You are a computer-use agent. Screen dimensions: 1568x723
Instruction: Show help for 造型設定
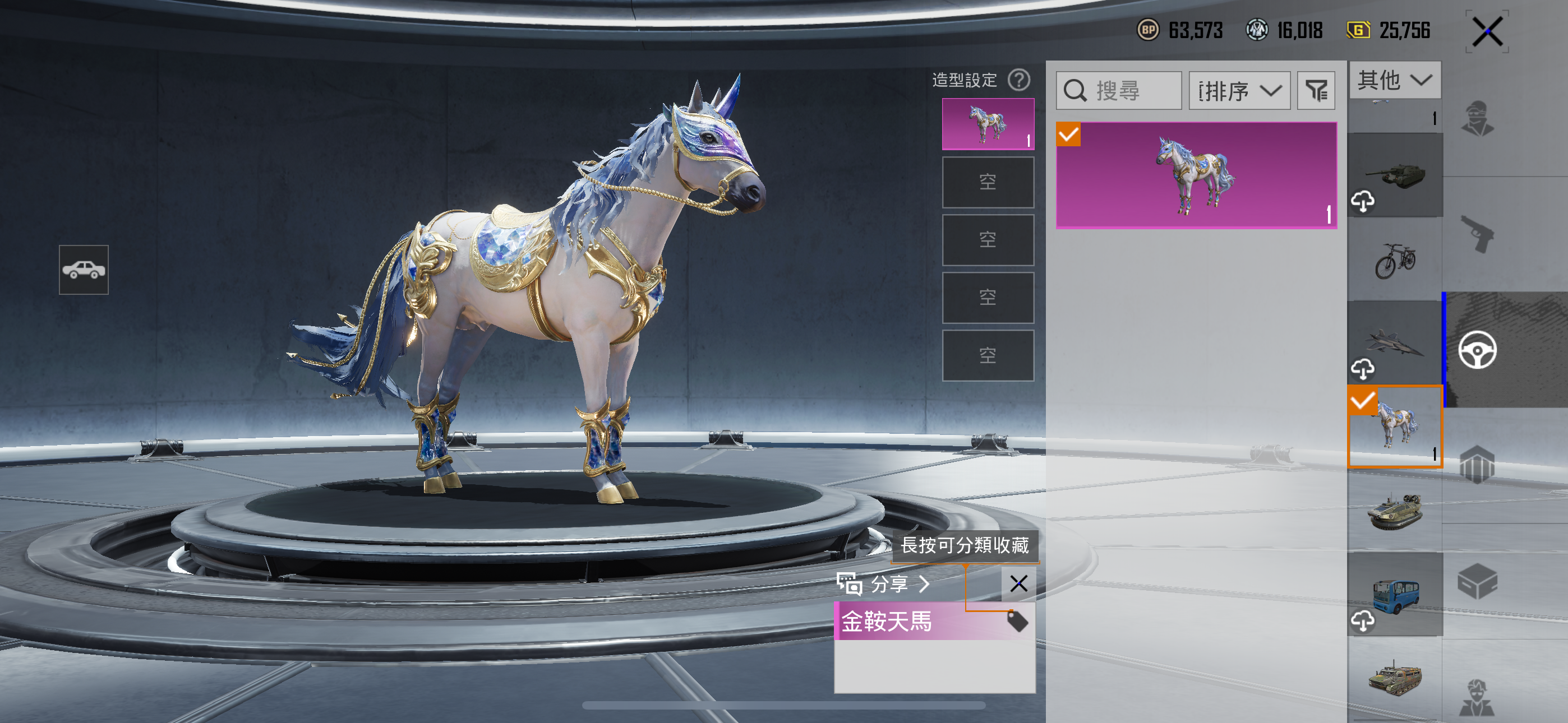[1019, 80]
